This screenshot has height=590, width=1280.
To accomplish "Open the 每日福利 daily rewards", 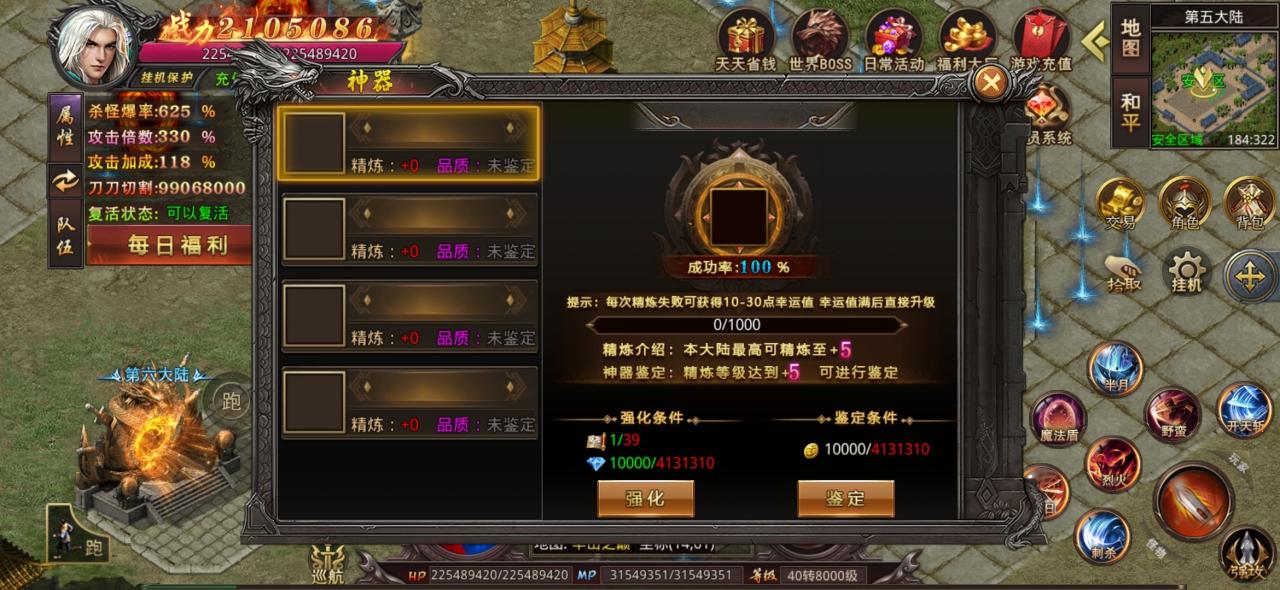I will click(x=170, y=244).
